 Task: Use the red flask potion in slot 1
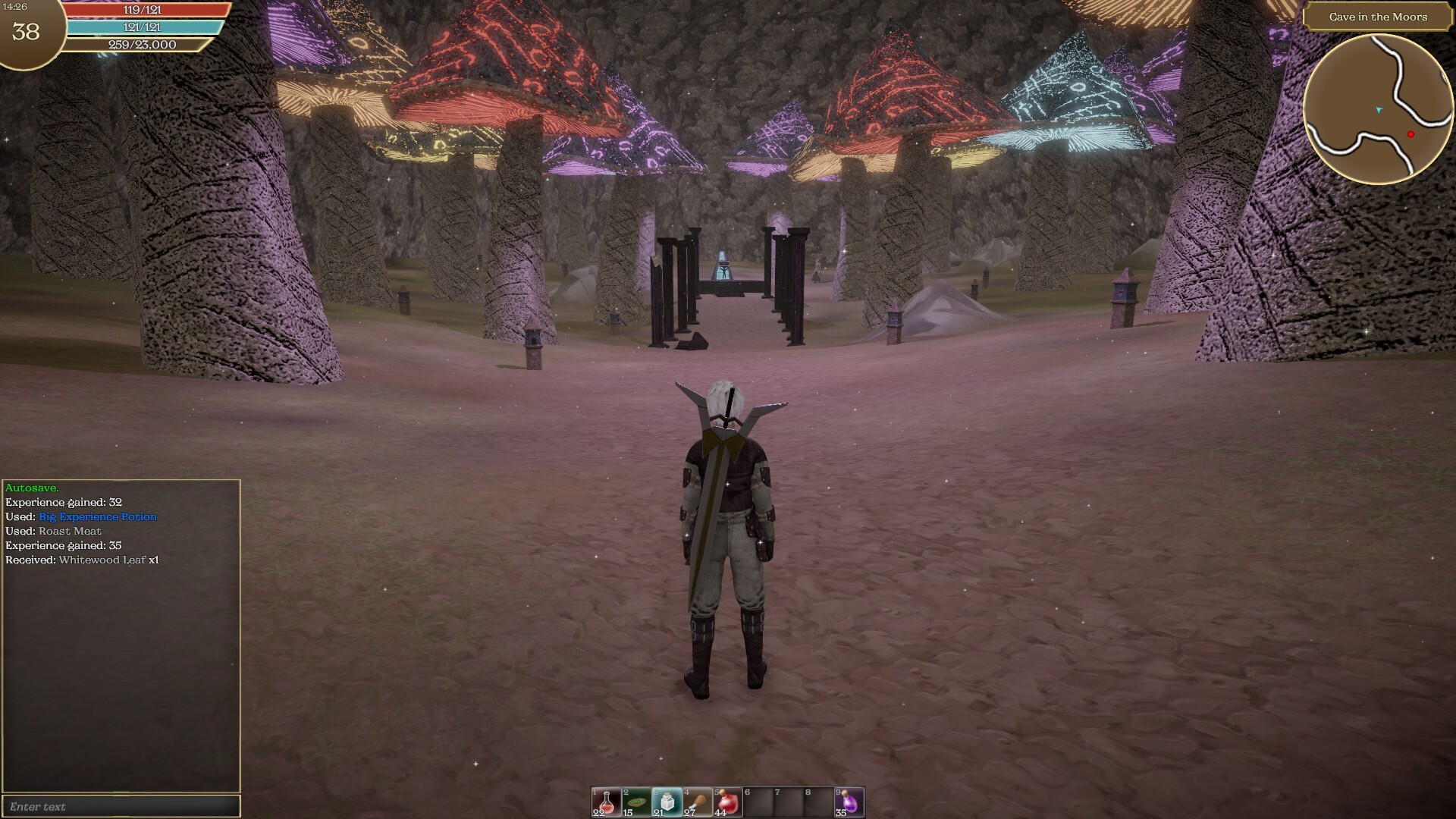point(606,802)
